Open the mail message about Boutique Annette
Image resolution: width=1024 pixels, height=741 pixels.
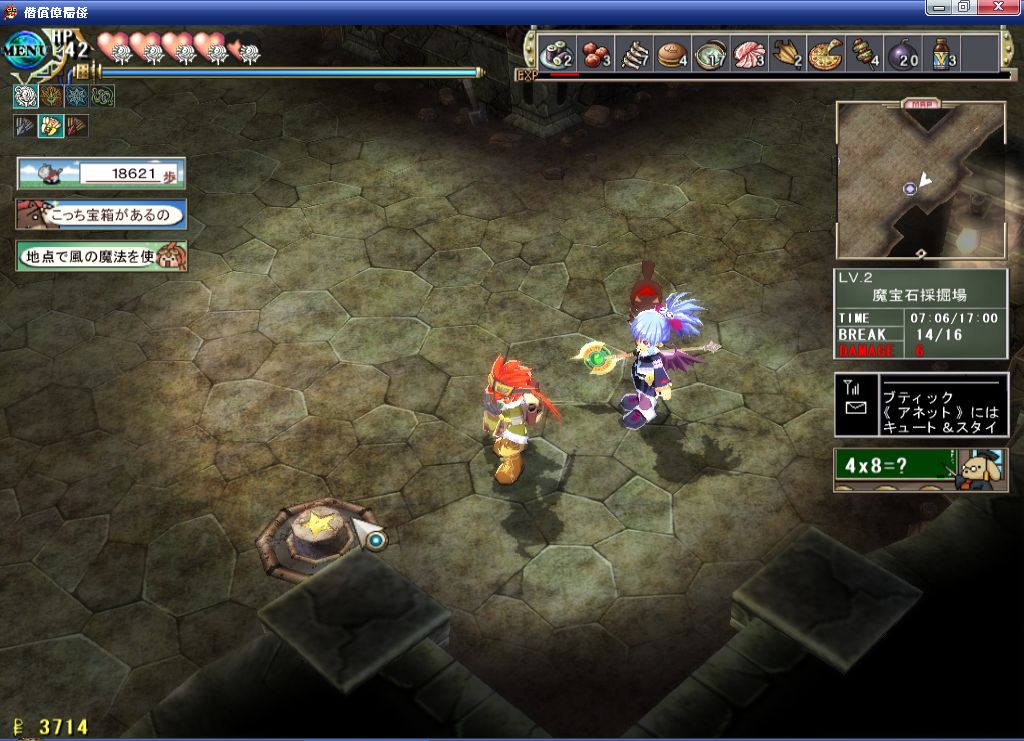[921, 405]
